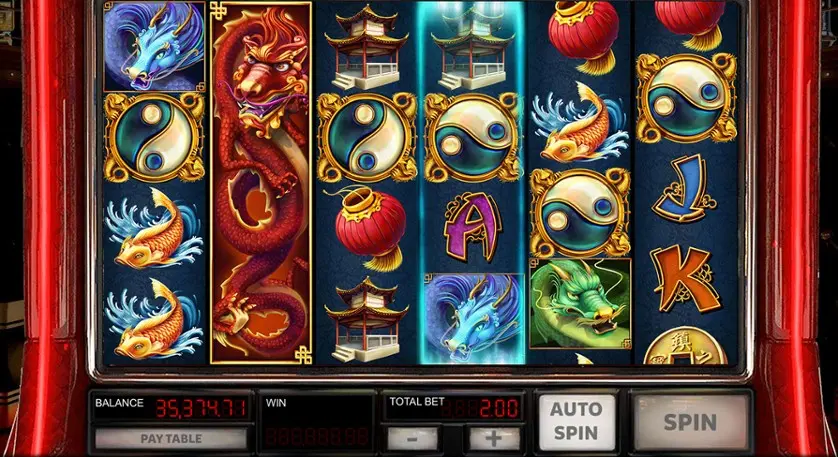Activate the Auto Spin button
Screen dimensions: 838x457
coord(575,421)
